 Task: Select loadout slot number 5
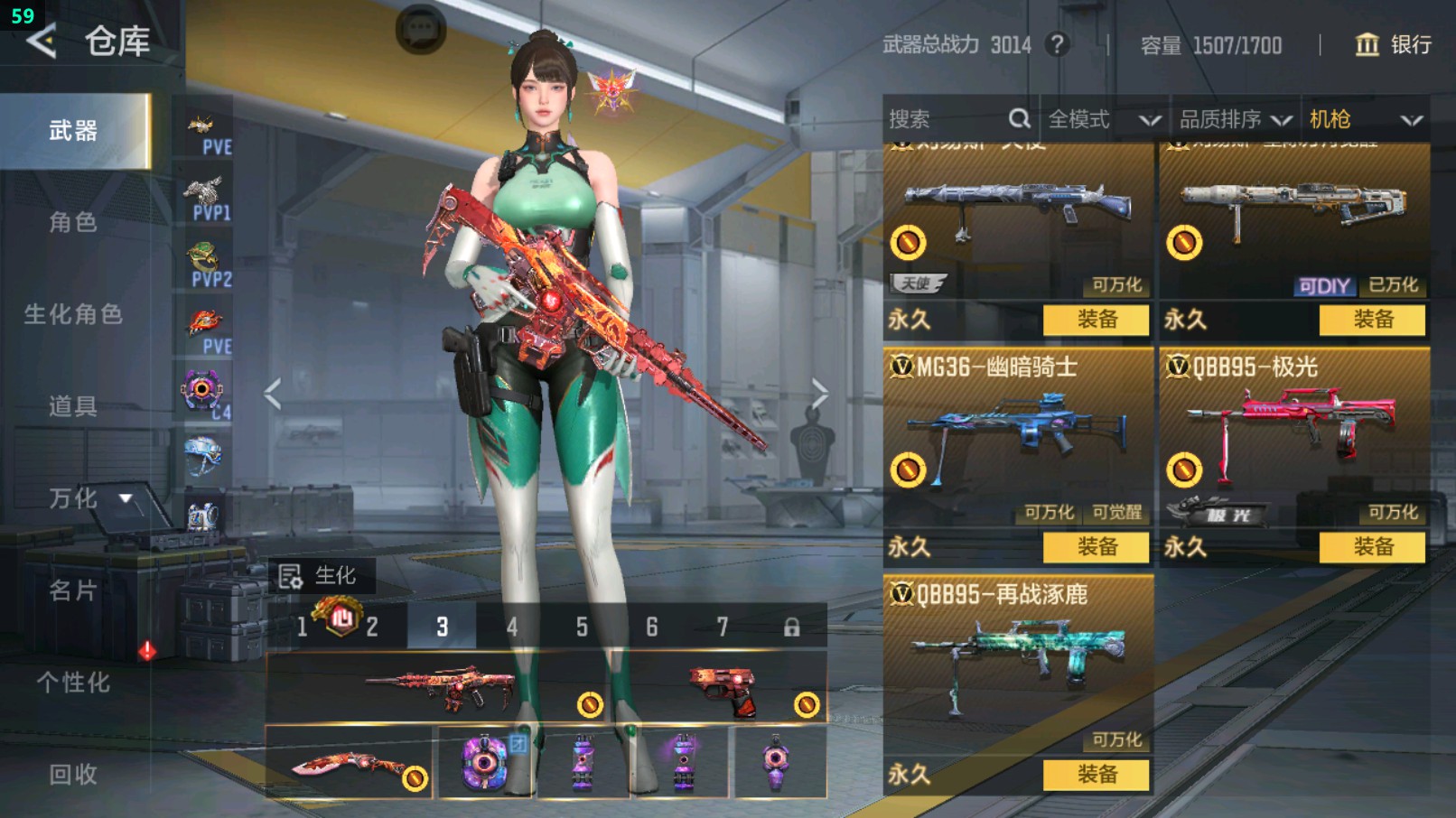pyautogui.click(x=582, y=627)
